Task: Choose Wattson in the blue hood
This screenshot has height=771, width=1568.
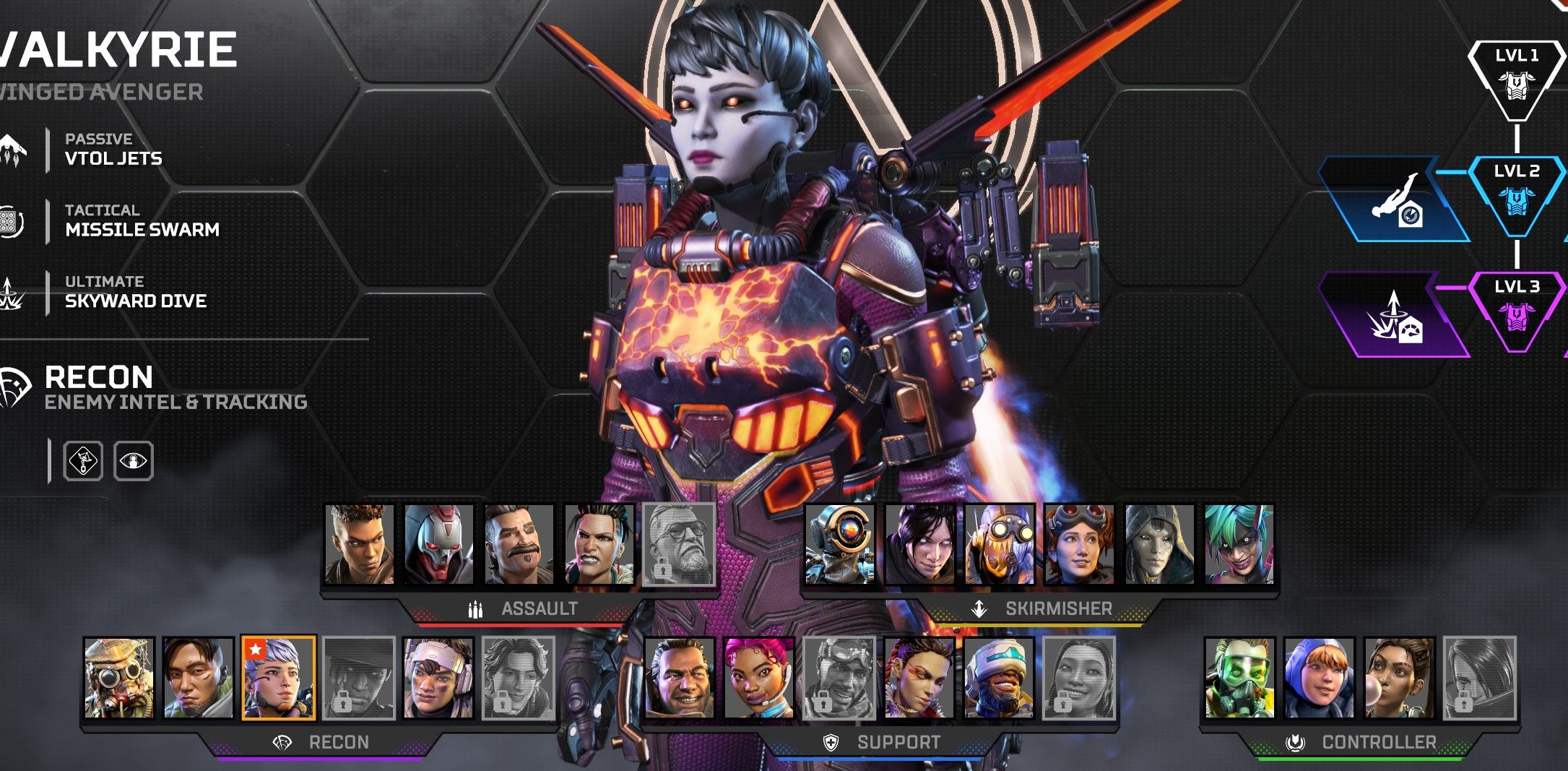Action: click(1319, 678)
